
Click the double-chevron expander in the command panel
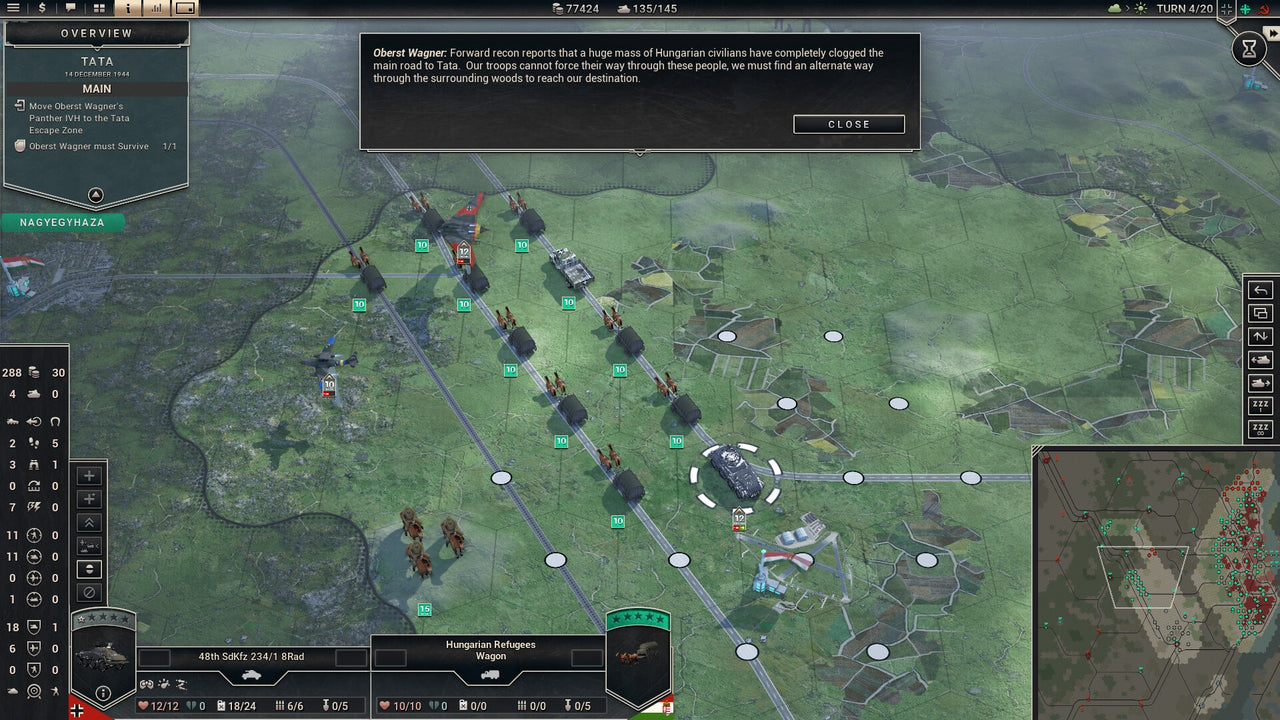[90, 522]
